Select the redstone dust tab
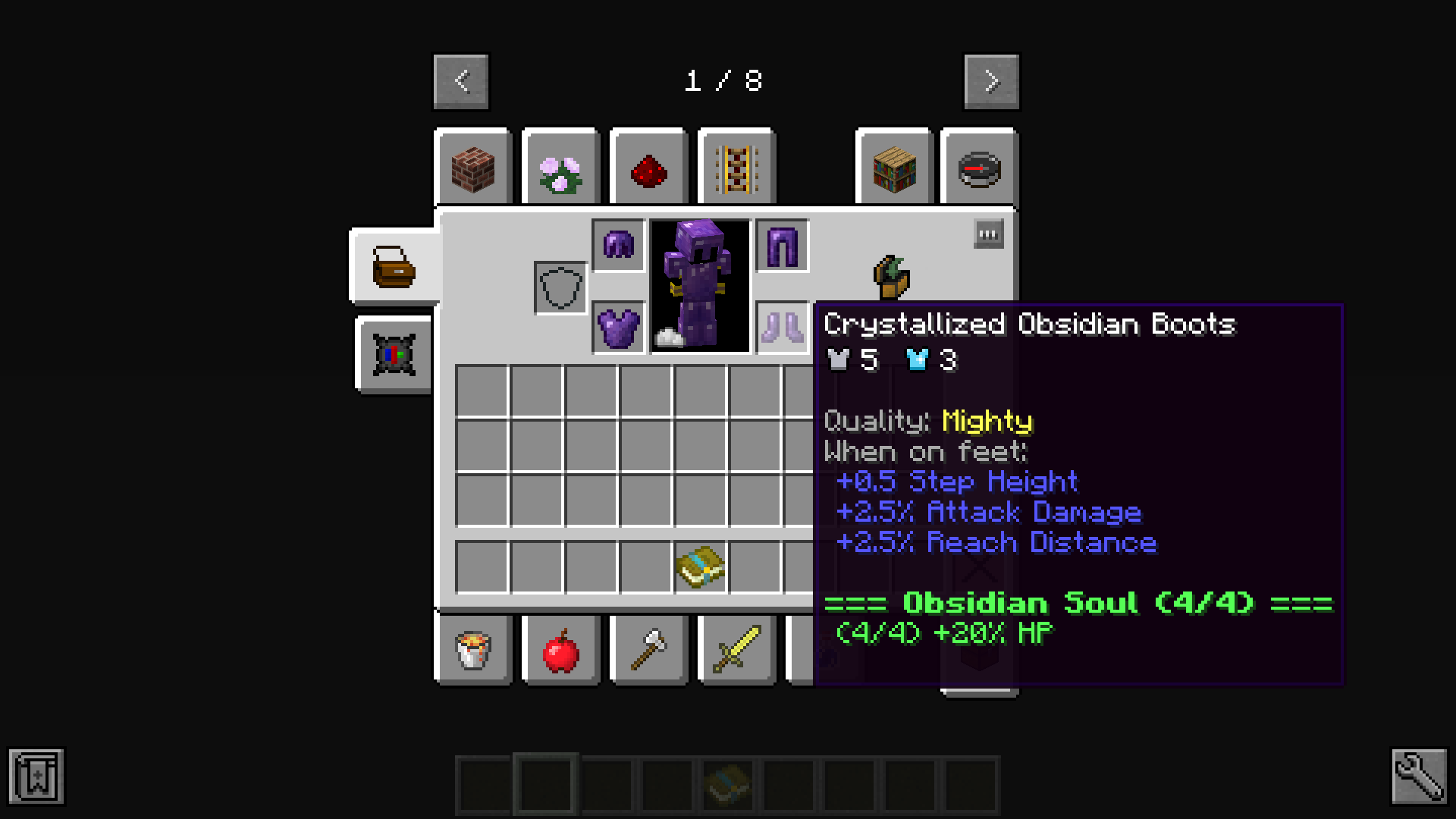The image size is (1456, 819). point(648,168)
